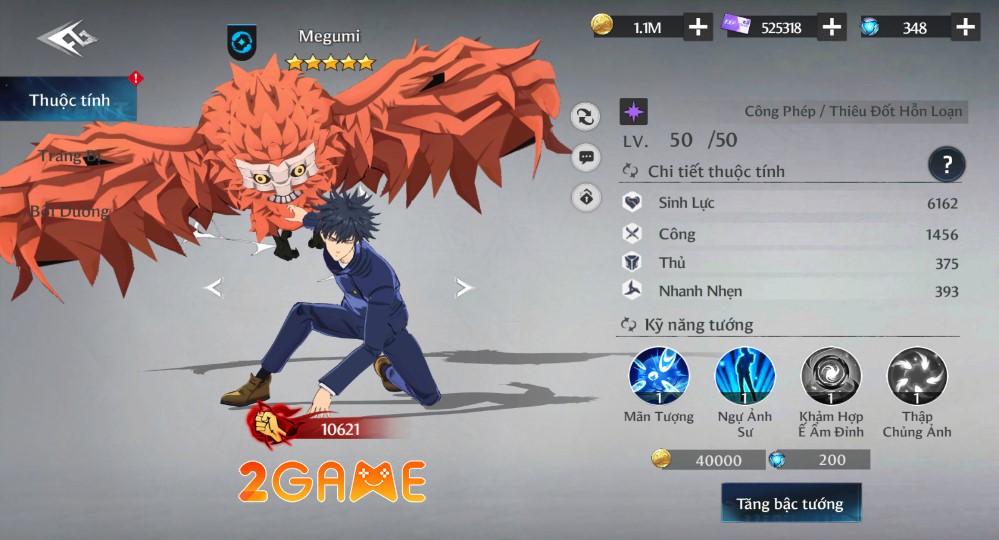
Task: Add more purple tickets with plus button
Action: pyautogui.click(x=831, y=27)
